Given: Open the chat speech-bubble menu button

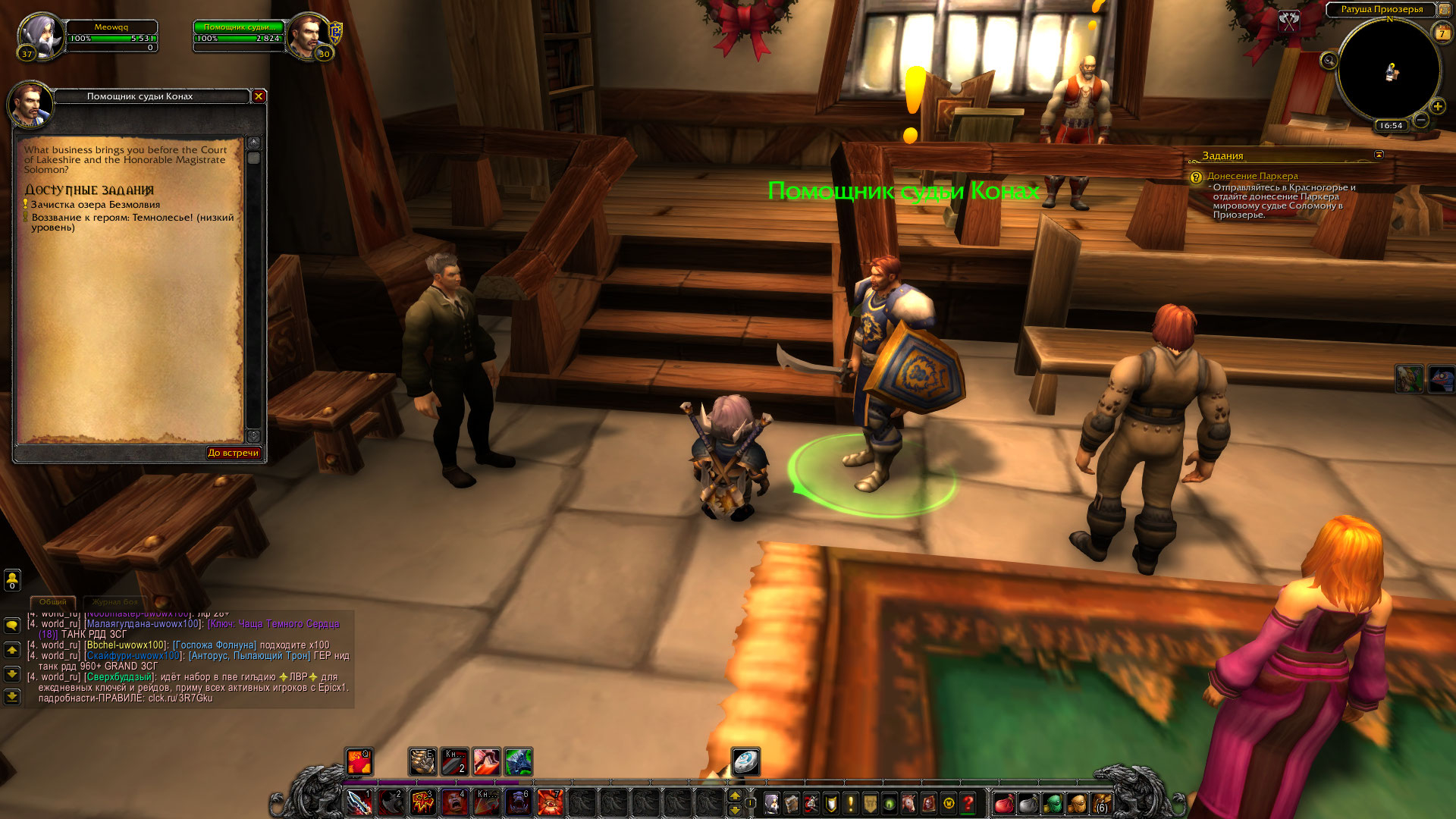Looking at the screenshot, I should click(x=12, y=626).
